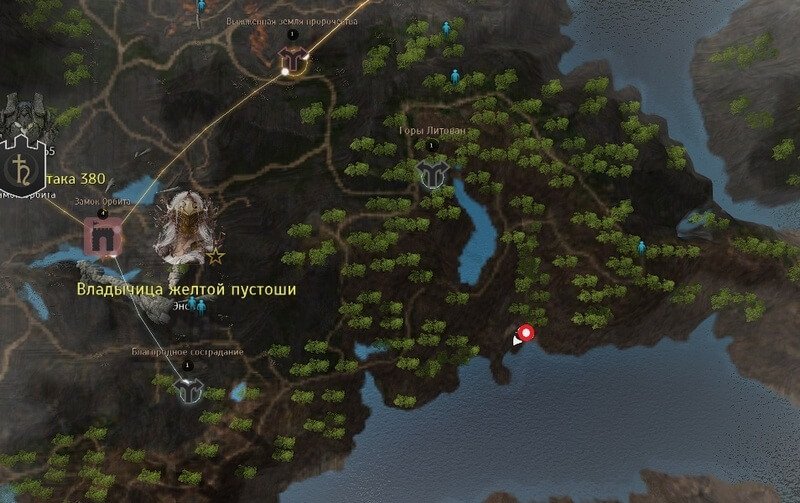Click the red destination marker pin
This screenshot has width=800, height=503.
click(526, 334)
